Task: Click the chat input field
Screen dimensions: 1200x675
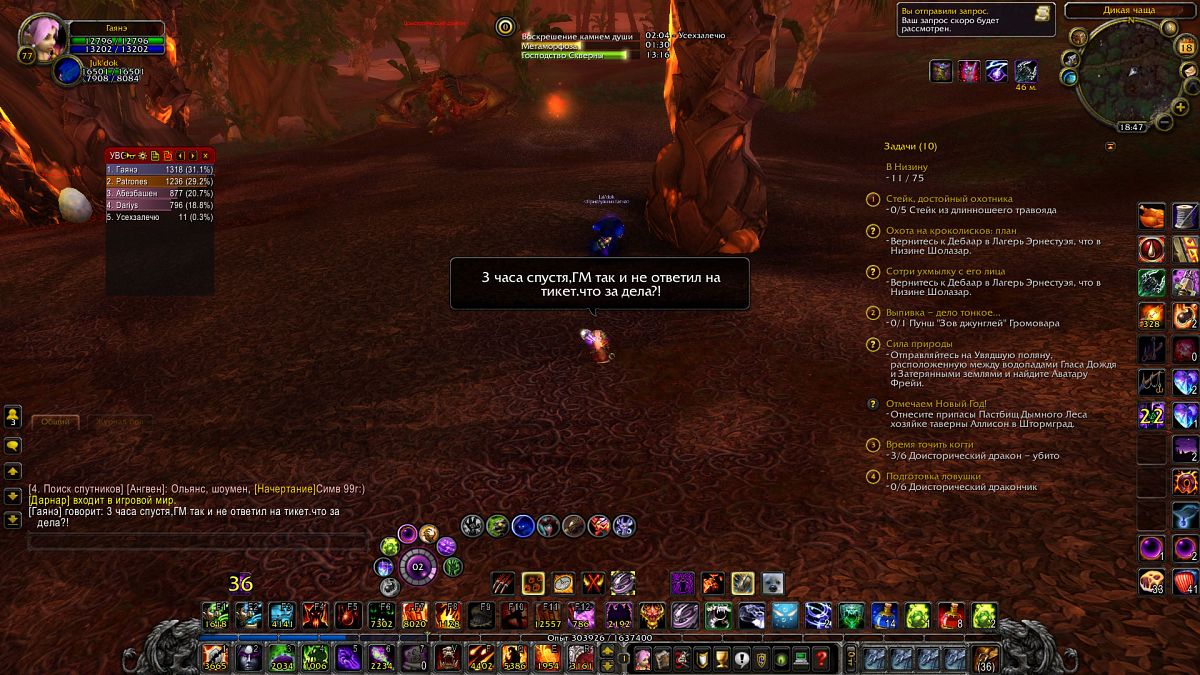Action: click(x=195, y=541)
